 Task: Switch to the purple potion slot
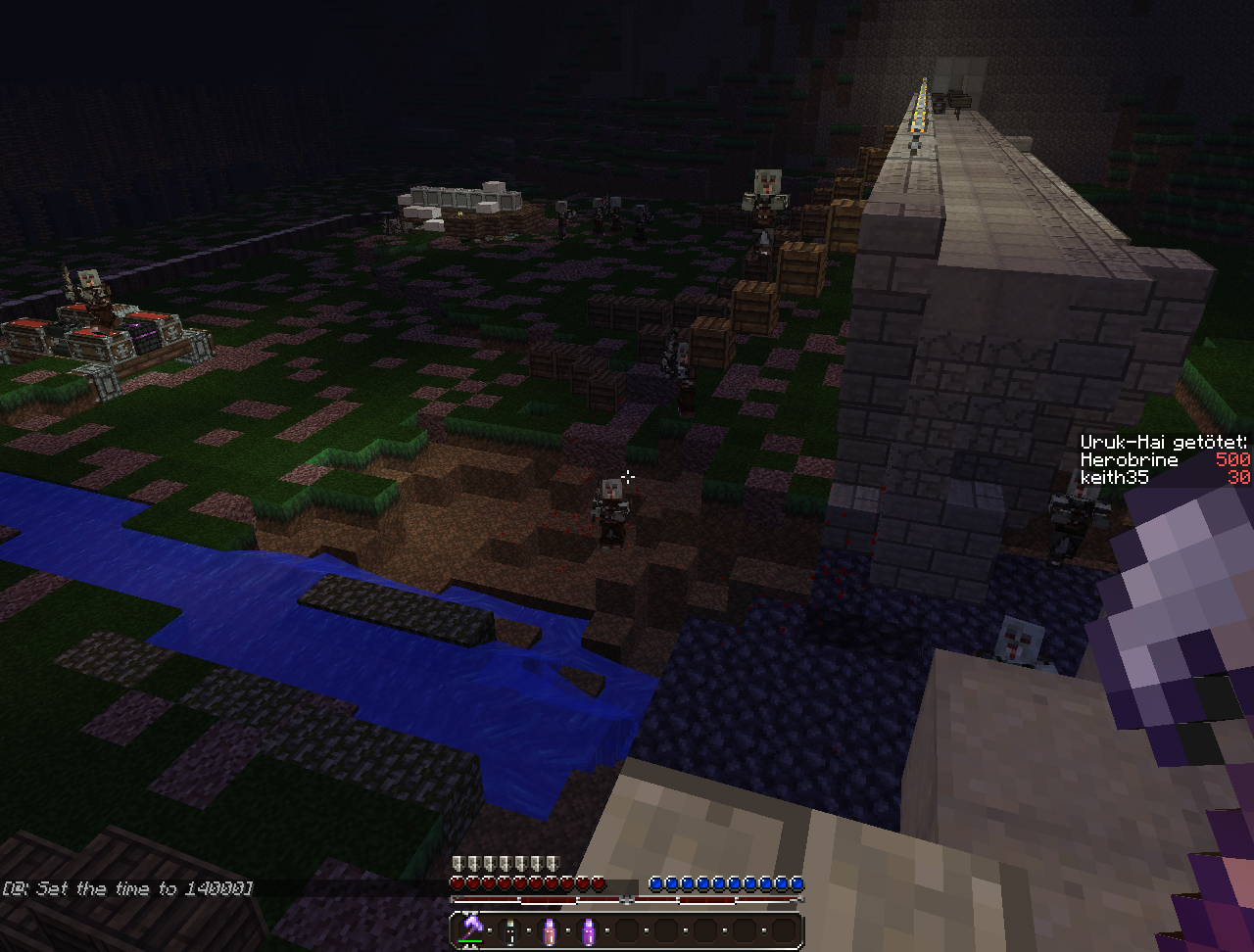589,930
